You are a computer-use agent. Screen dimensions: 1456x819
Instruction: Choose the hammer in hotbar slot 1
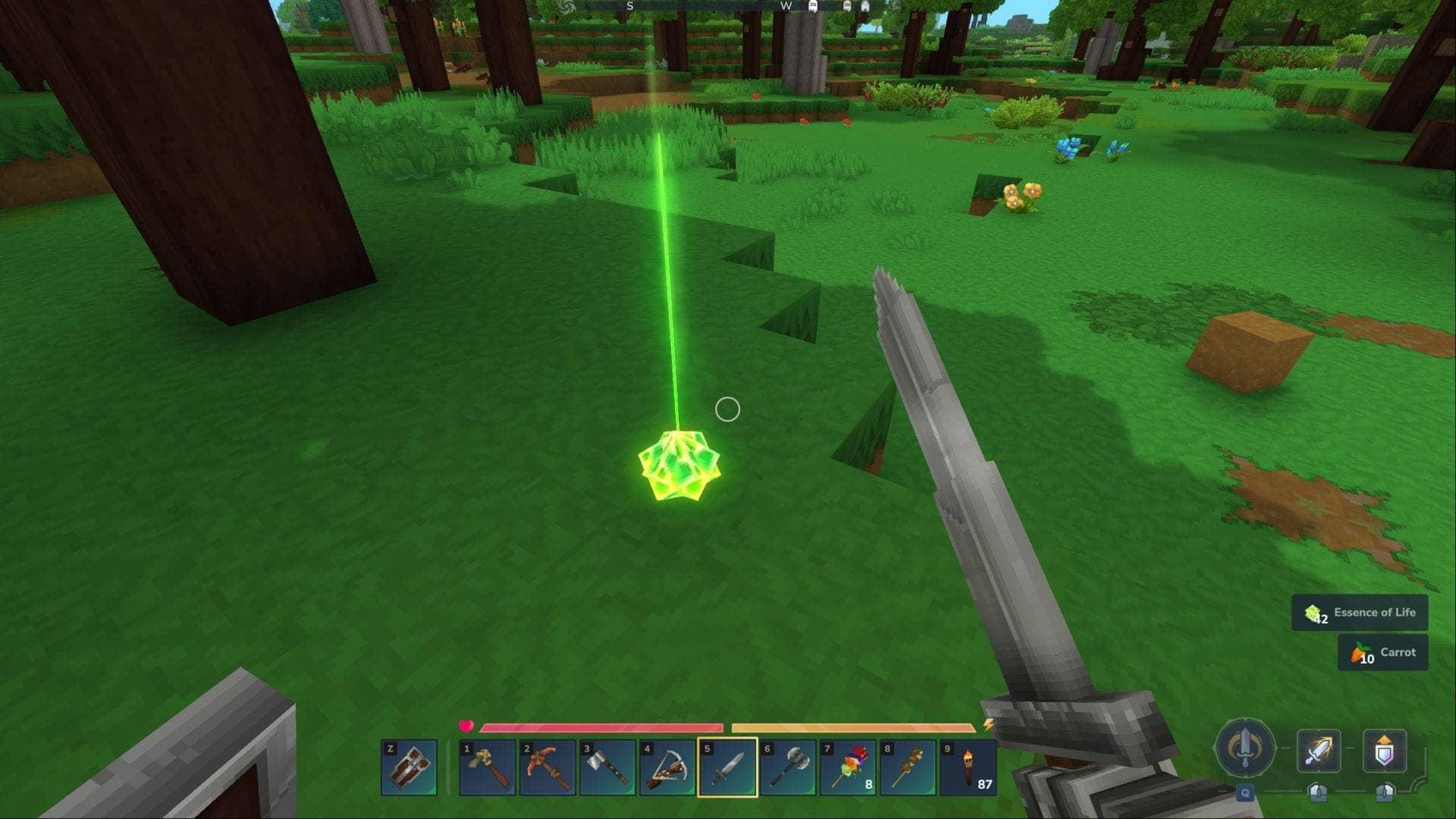[487, 767]
